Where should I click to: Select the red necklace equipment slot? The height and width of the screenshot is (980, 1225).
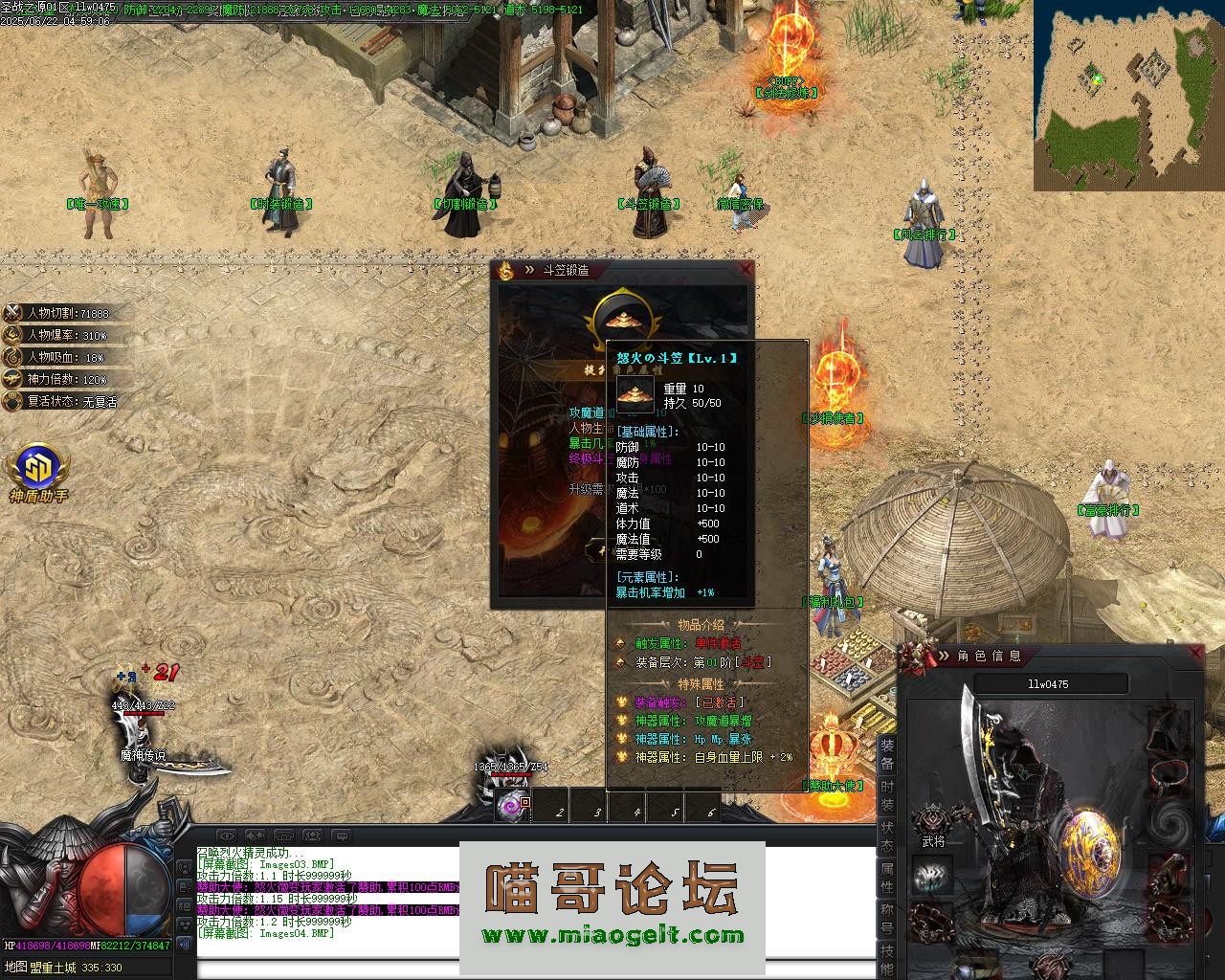click(1169, 771)
